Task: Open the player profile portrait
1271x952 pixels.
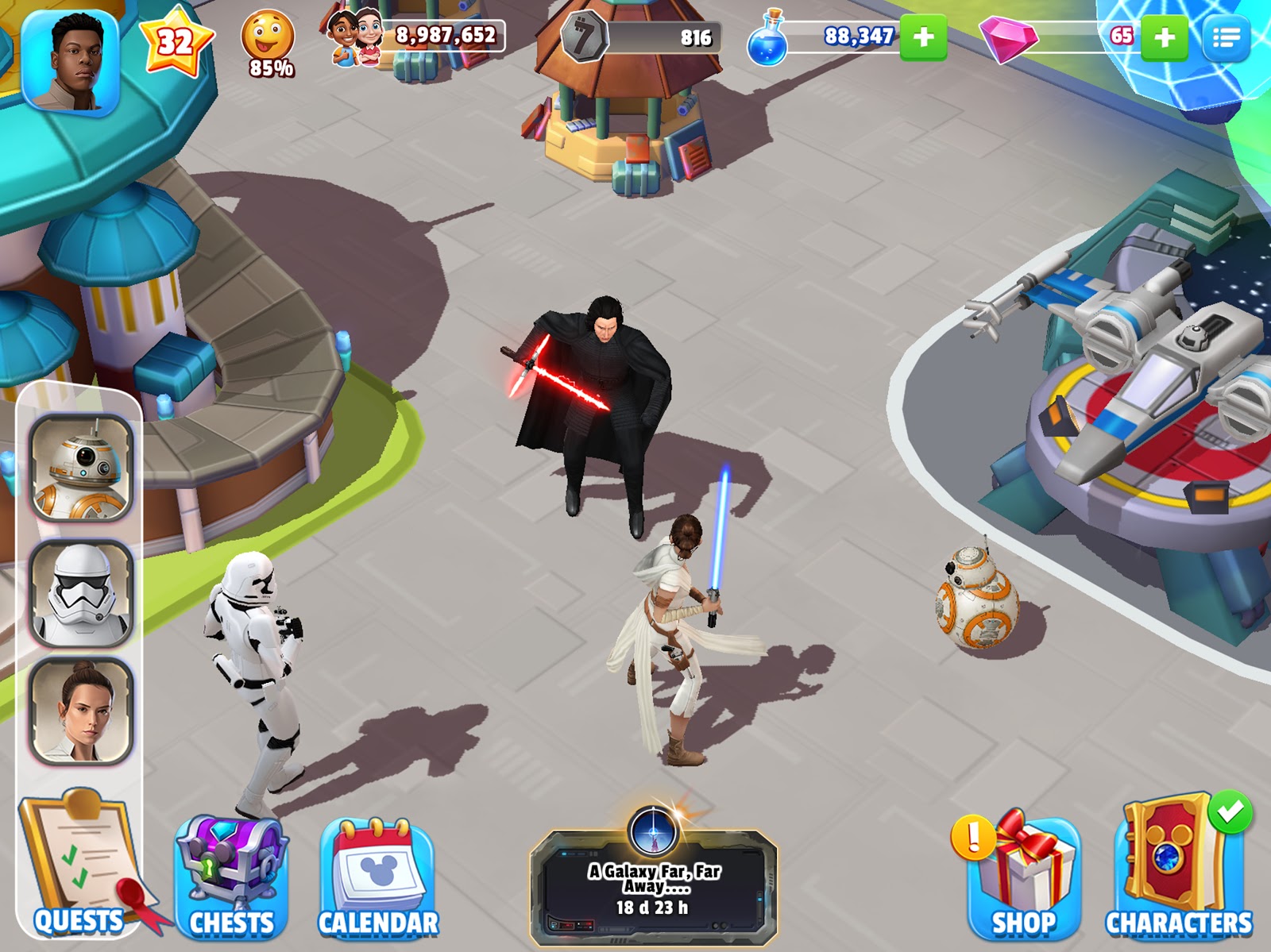Action: (71, 62)
